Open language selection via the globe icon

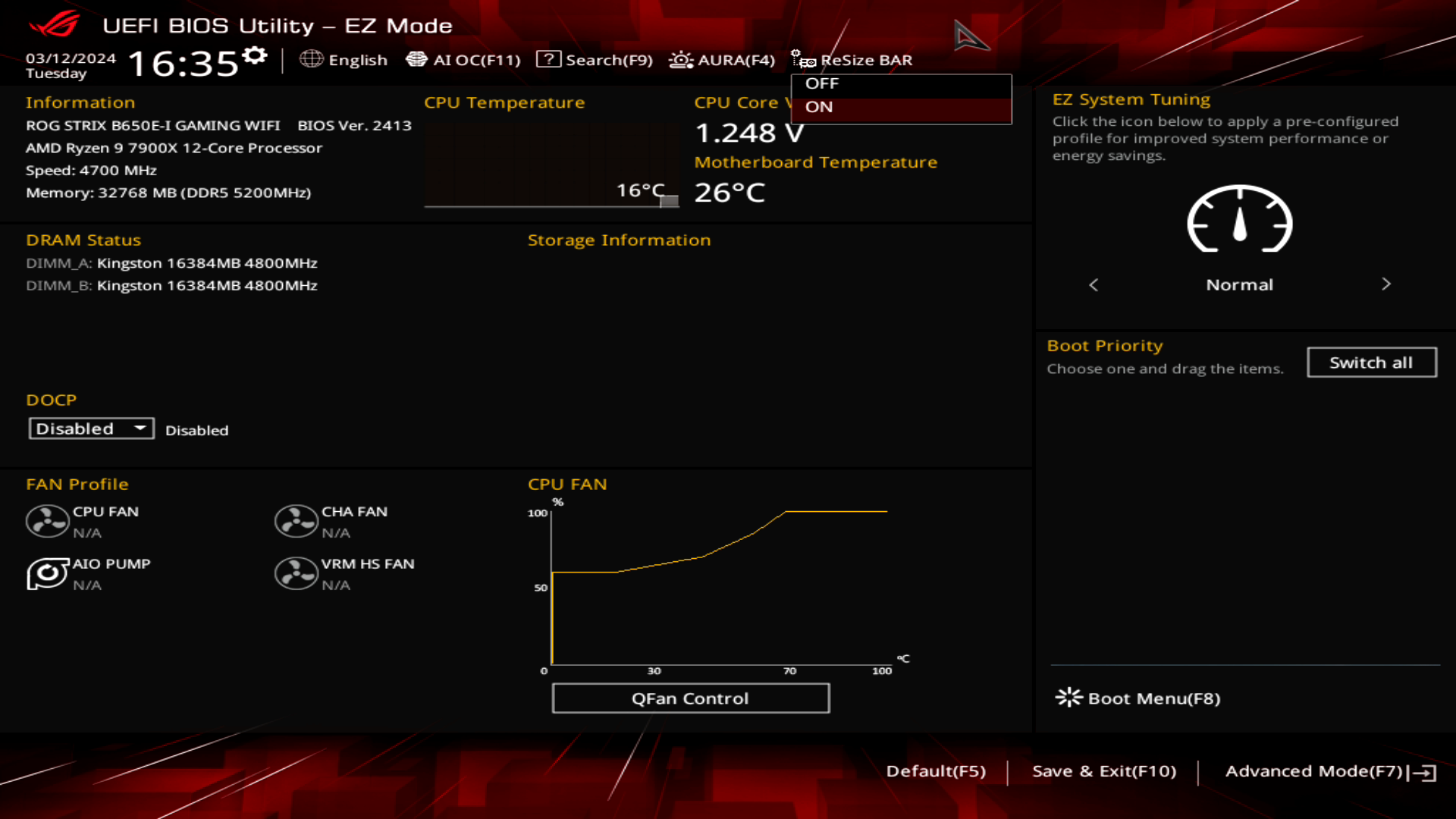pos(311,60)
